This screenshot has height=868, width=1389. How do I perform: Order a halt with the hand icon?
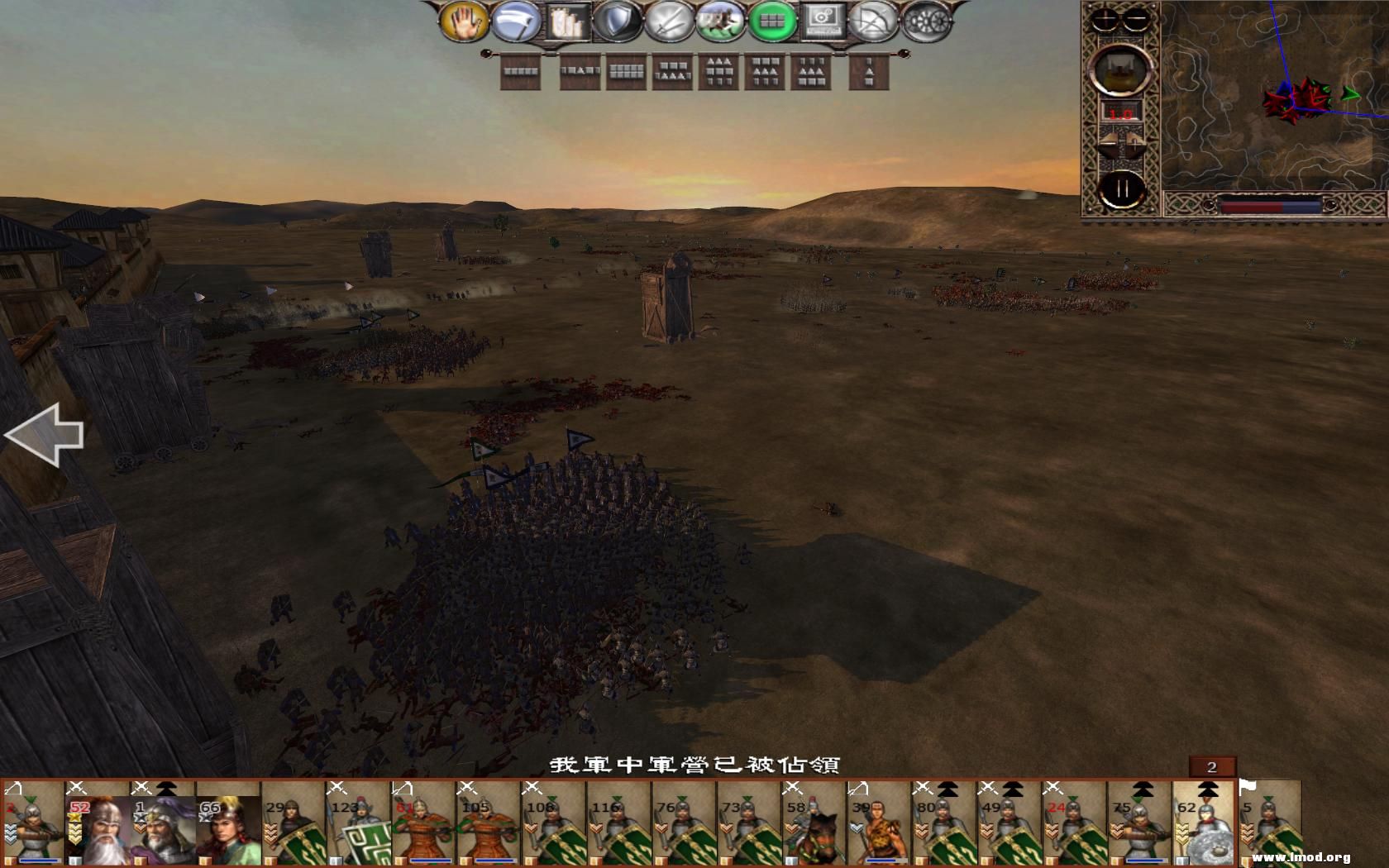pos(465,22)
